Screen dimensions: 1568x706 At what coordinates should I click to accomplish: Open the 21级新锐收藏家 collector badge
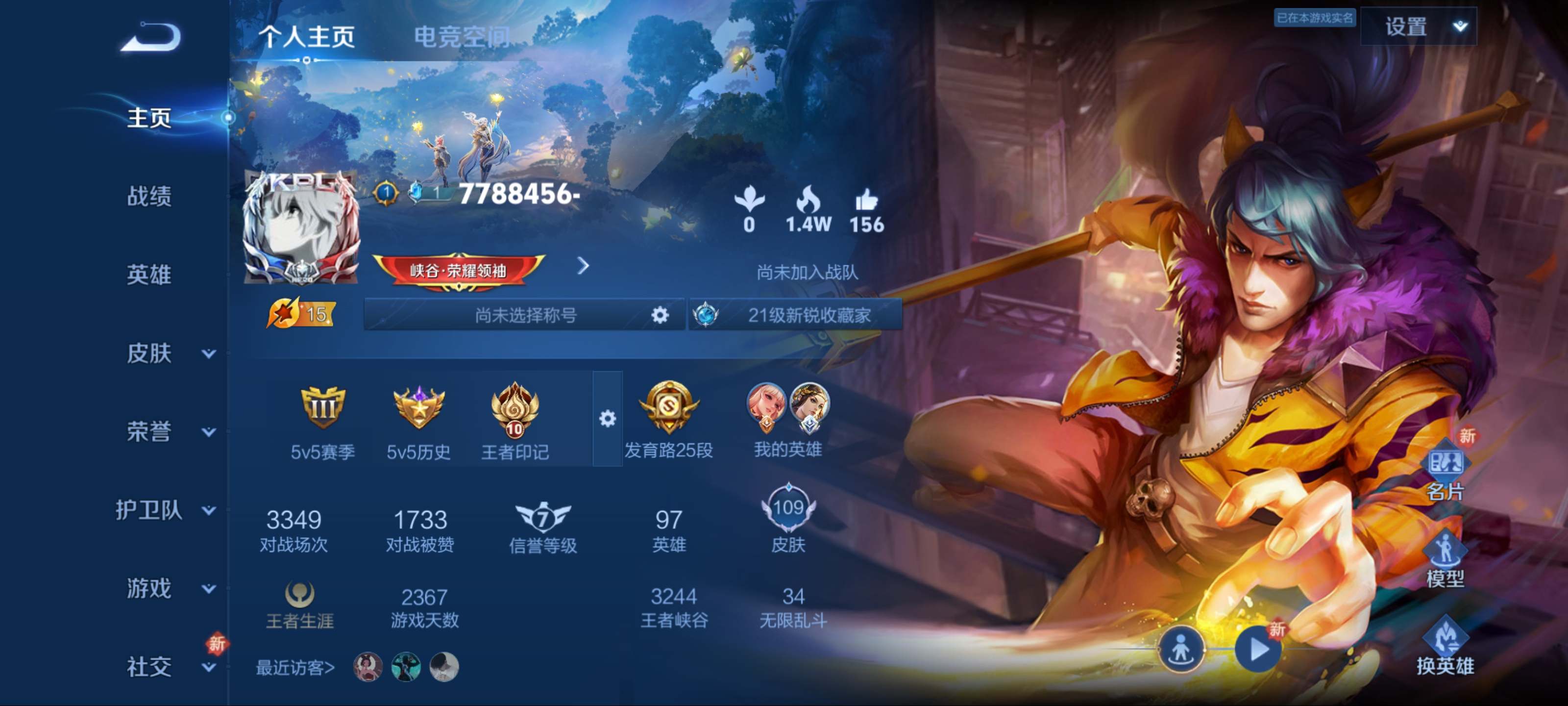[x=796, y=315]
